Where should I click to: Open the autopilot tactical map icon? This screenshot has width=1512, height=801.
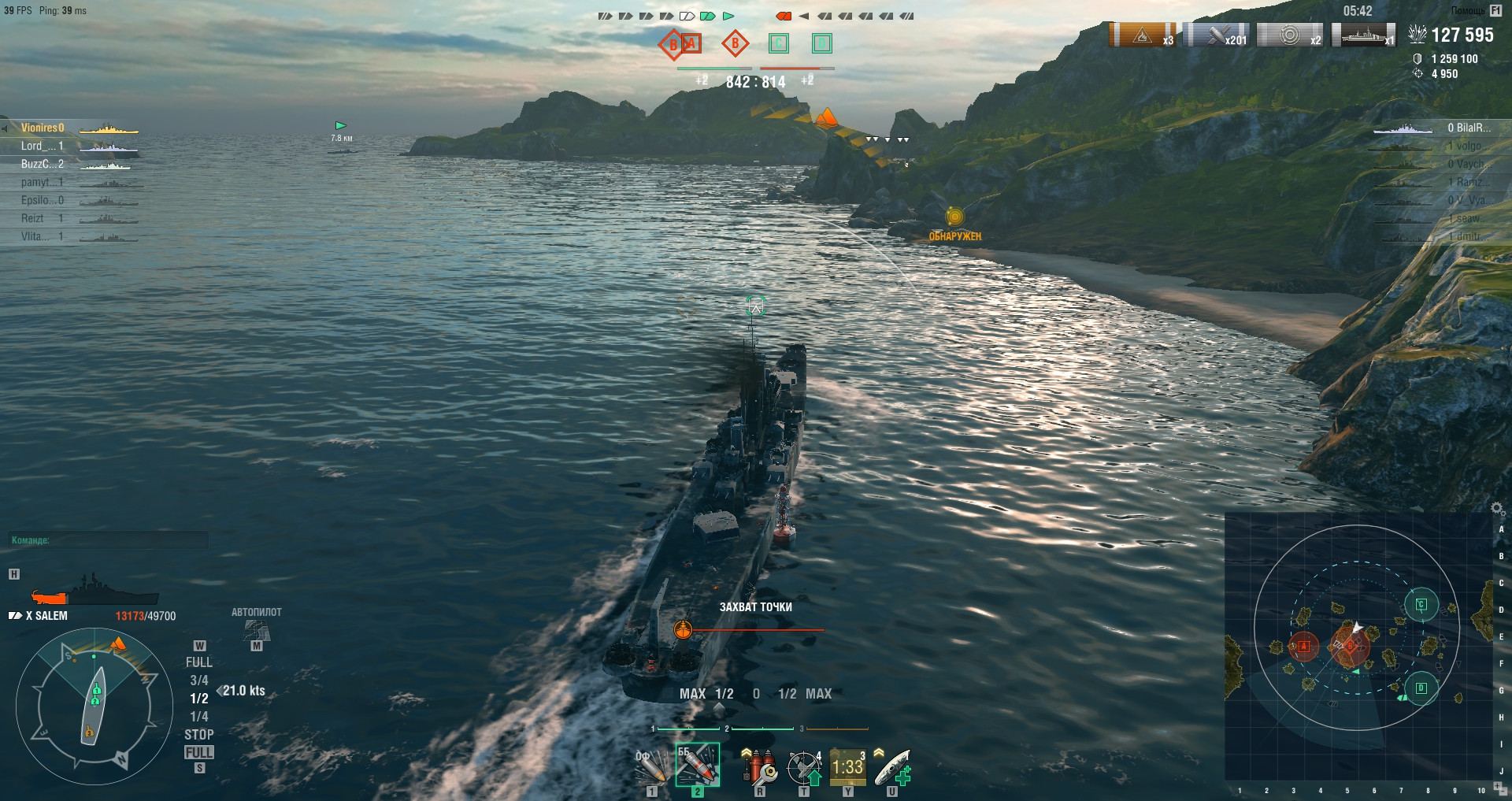click(x=257, y=630)
